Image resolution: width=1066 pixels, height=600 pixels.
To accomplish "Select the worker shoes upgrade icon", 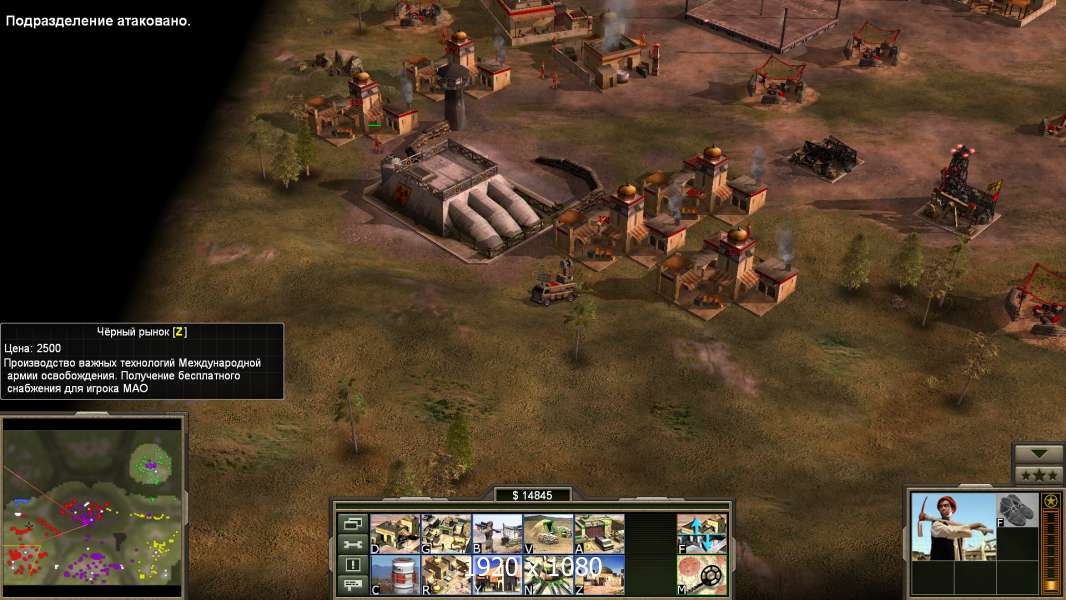I will pyautogui.click(x=1018, y=509).
